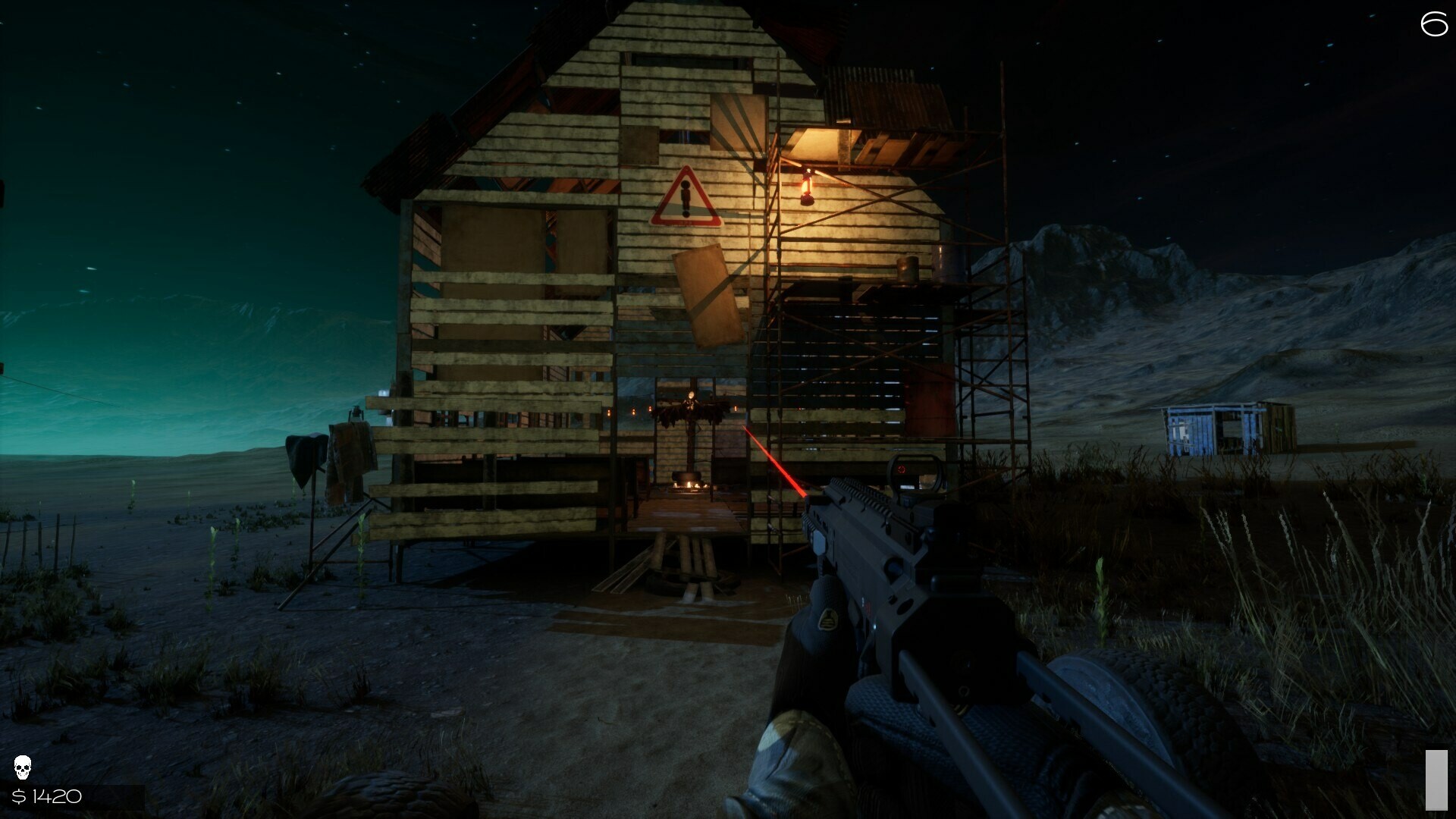Toggle the campfire inside the doorway
Screen dimensions: 1456x819
pos(688,483)
